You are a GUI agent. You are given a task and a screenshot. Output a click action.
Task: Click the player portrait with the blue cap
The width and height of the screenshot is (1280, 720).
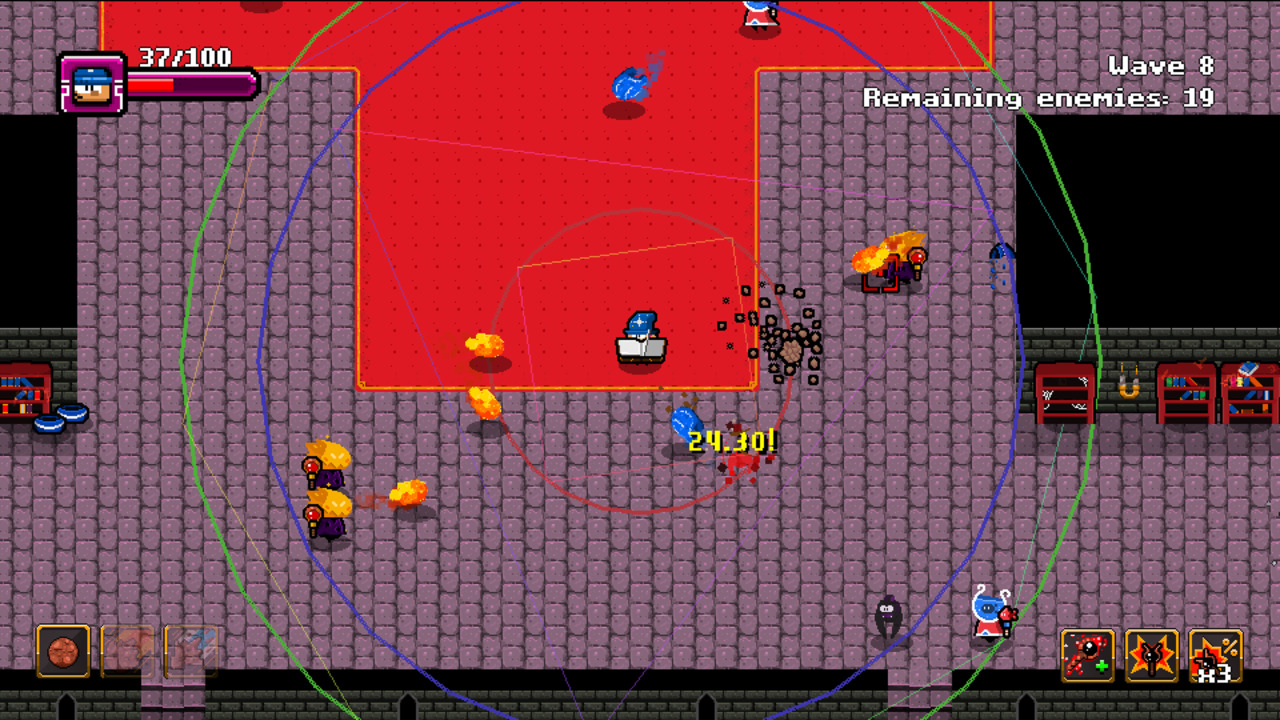[91, 84]
